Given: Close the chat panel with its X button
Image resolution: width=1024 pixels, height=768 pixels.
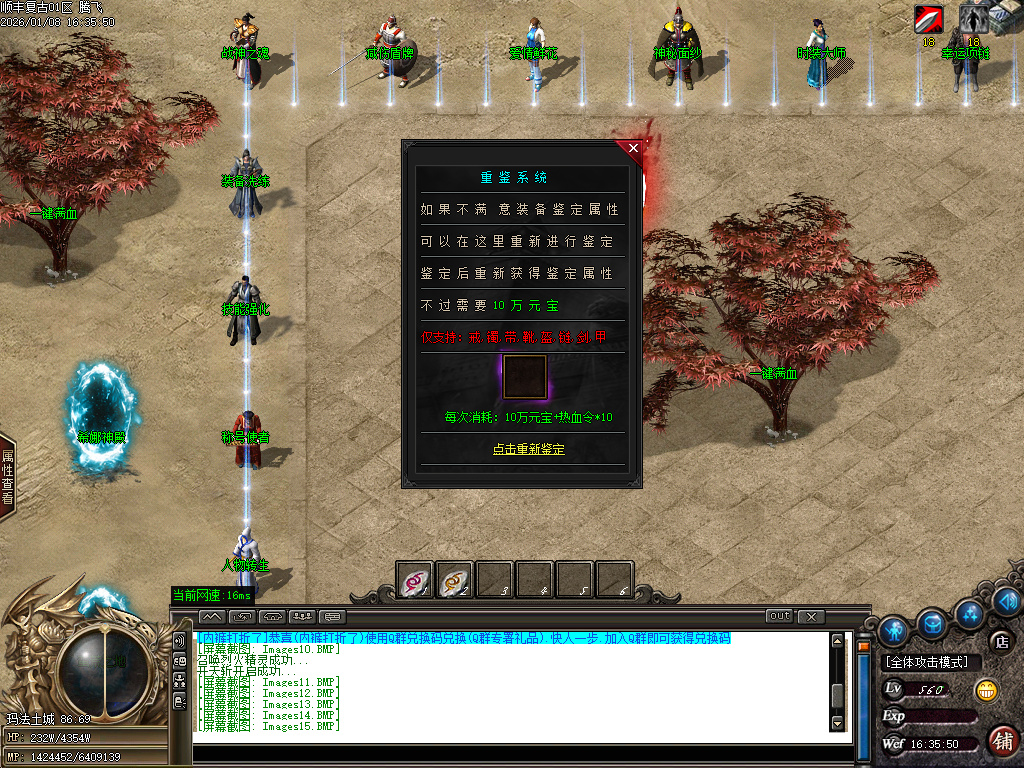Looking at the screenshot, I should coord(811,616).
